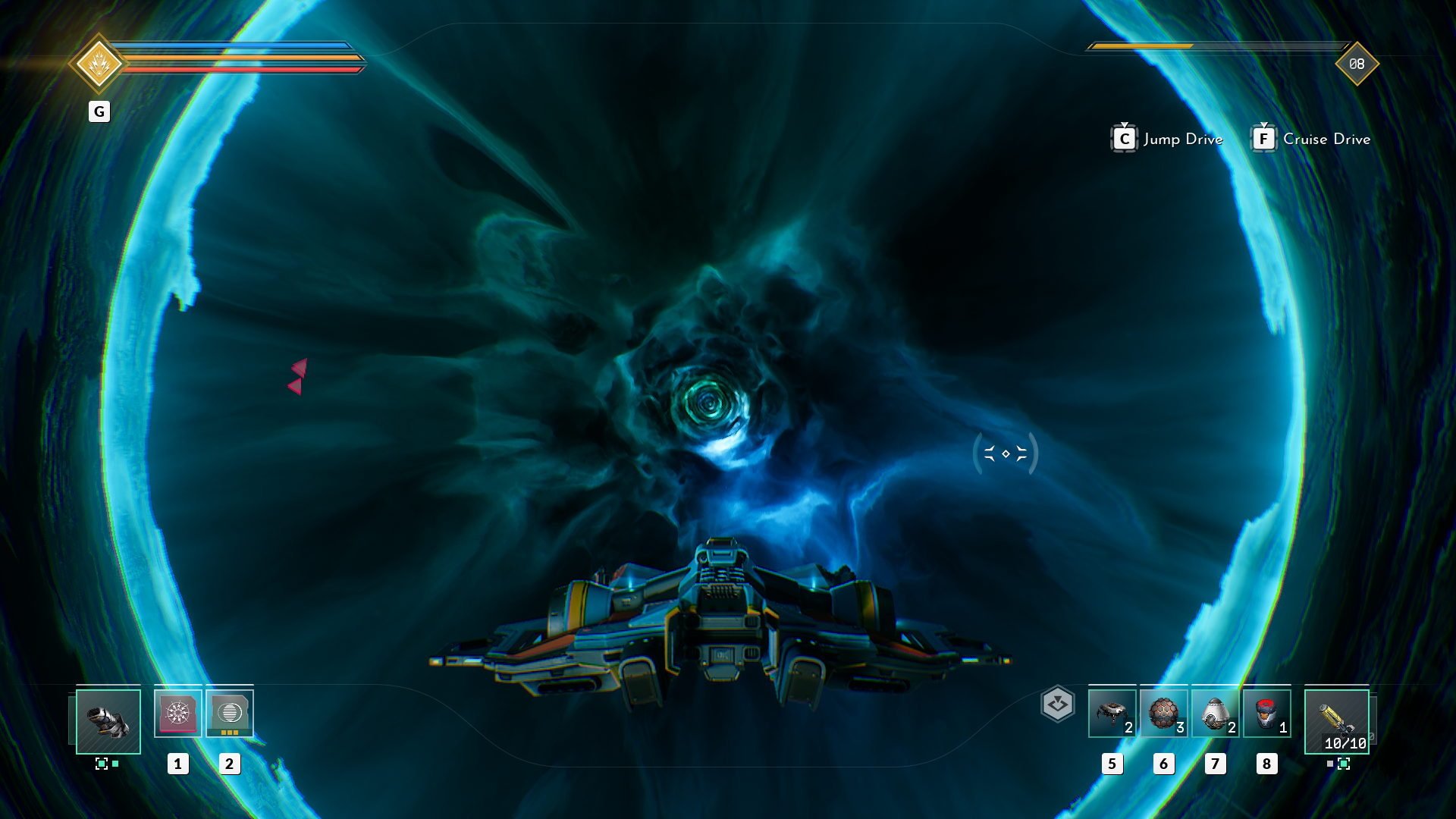Use the missile pod consumable in slot 7
This screenshot has height=819, width=1456.
[x=1215, y=713]
